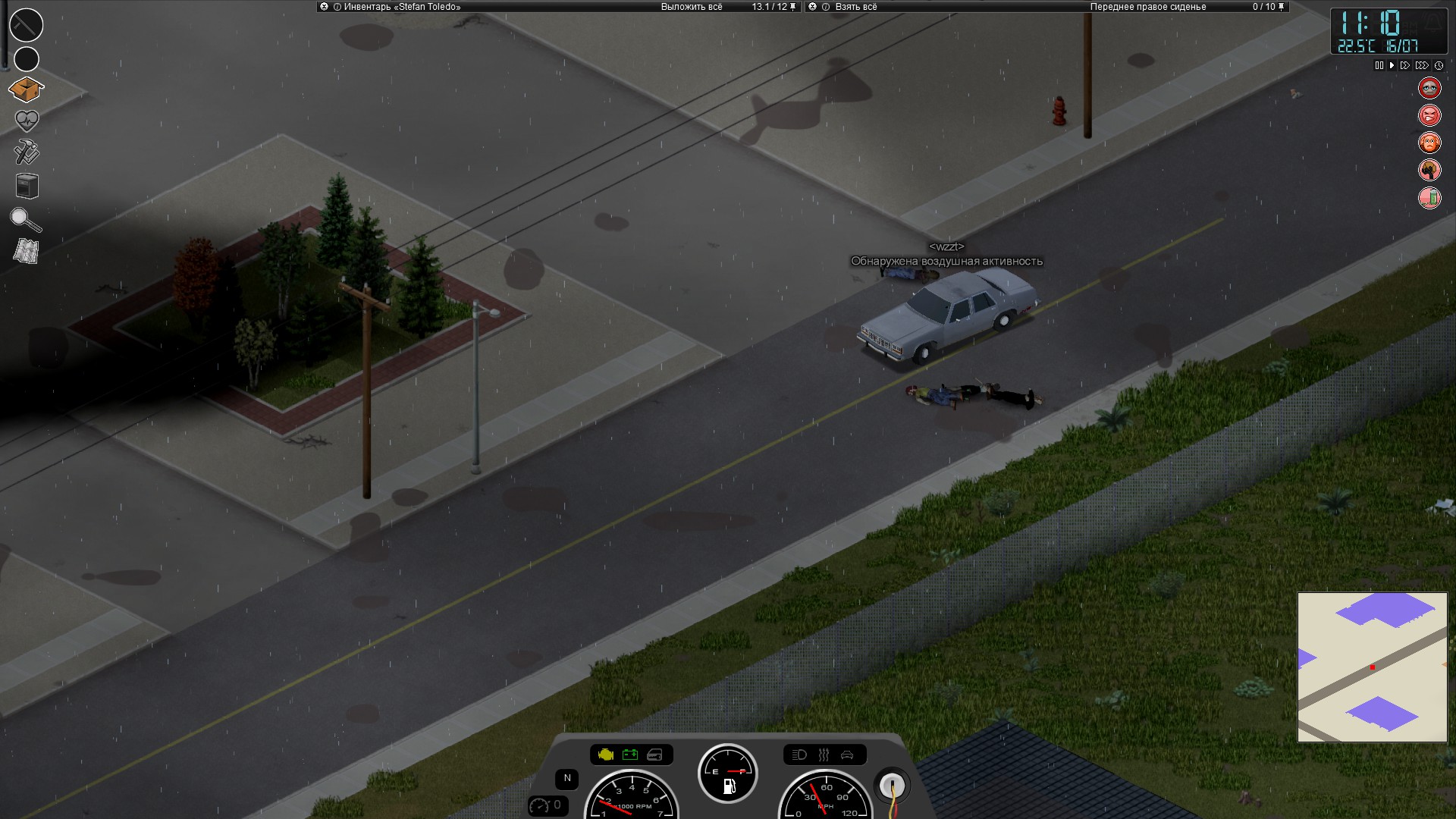Click the "Взять всё" loot button
Image resolution: width=1456 pixels, height=819 pixels.
pyautogui.click(x=855, y=7)
